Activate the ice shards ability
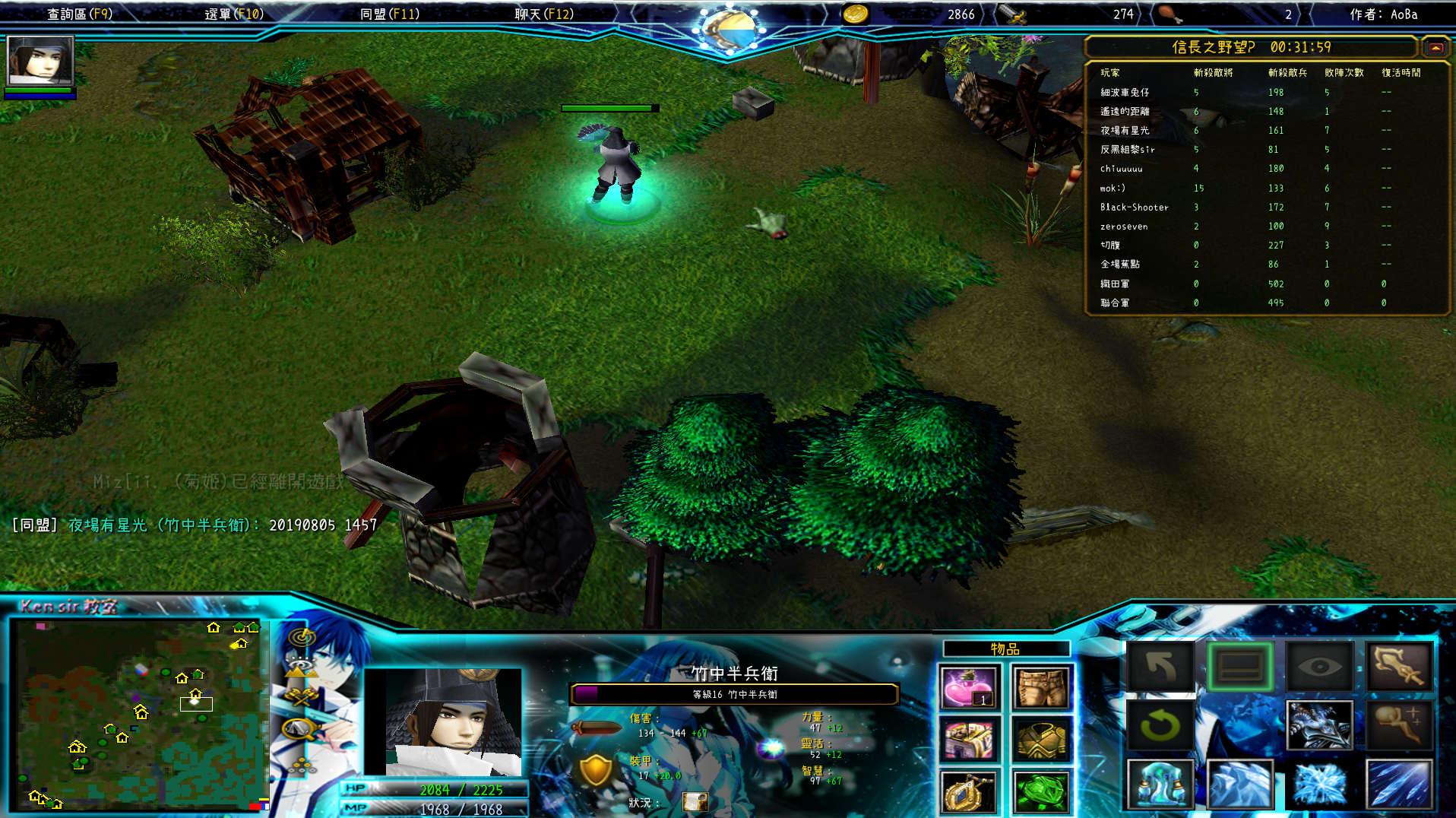Screen dimensions: 1456x818 pos(1240,784)
